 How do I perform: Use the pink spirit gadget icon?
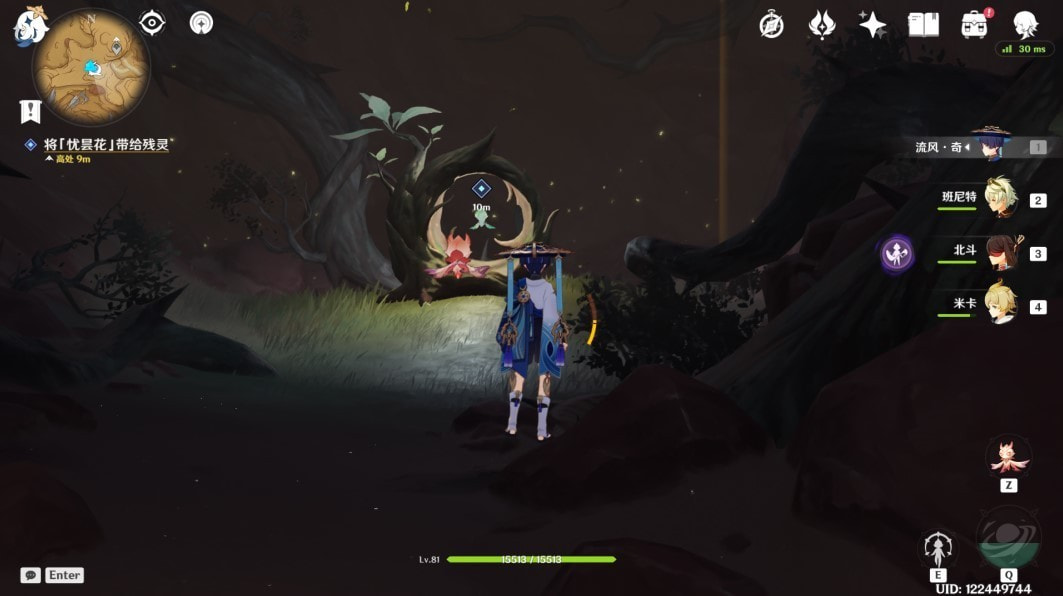(1008, 456)
